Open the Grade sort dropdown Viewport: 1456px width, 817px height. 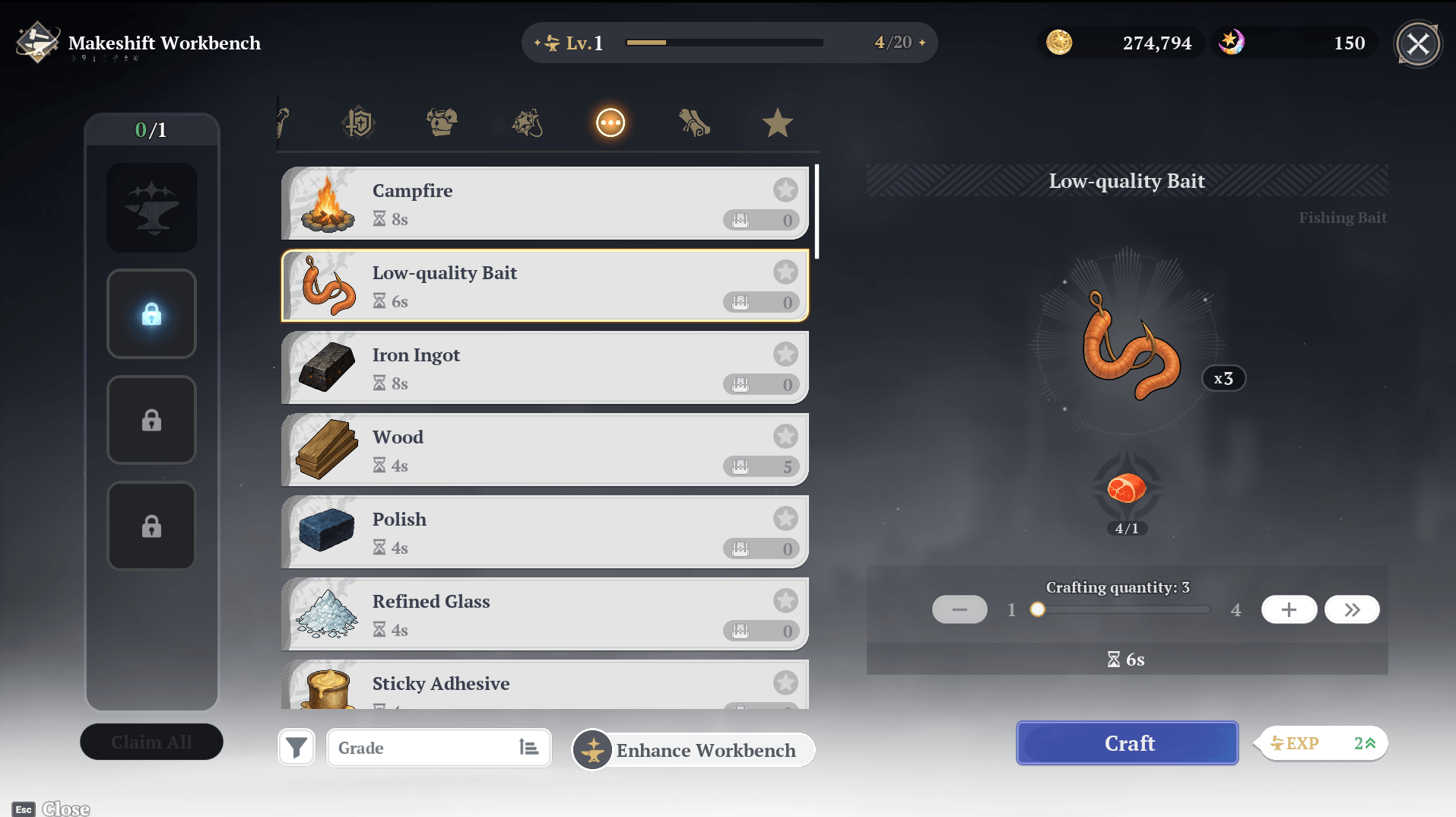[439, 748]
